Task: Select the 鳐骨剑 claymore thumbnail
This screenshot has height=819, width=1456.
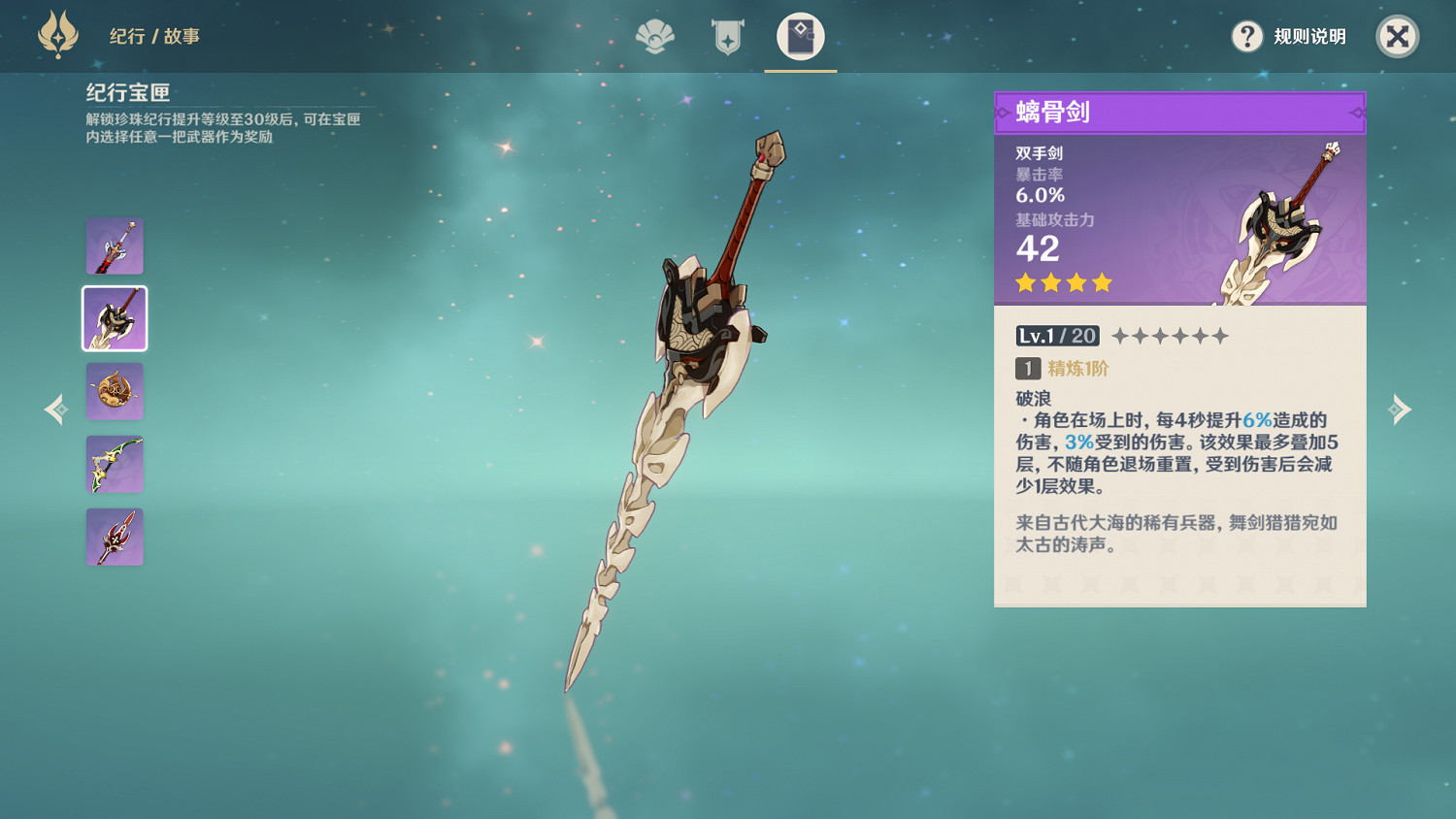Action: click(114, 318)
